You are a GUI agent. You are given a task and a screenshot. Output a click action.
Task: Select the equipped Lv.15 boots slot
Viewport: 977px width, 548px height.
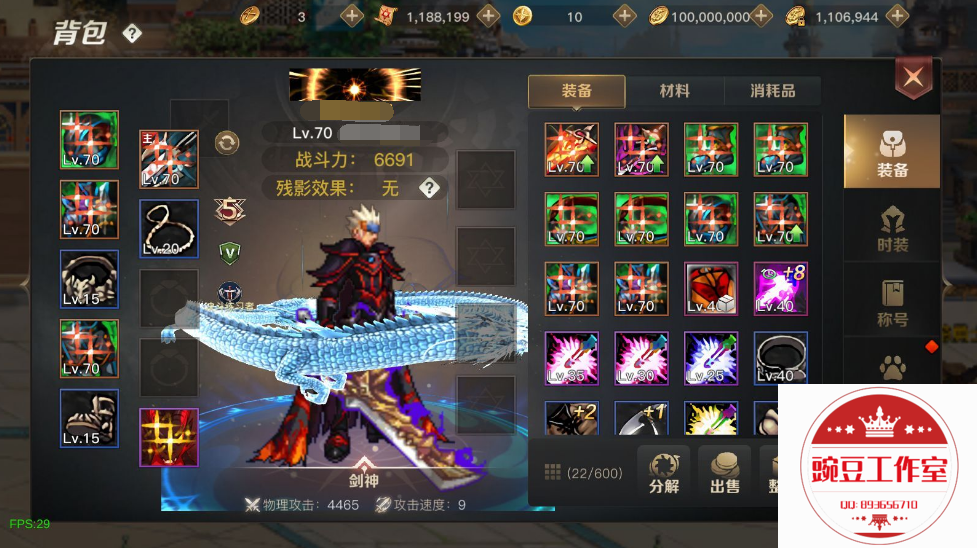pyautogui.click(x=89, y=418)
